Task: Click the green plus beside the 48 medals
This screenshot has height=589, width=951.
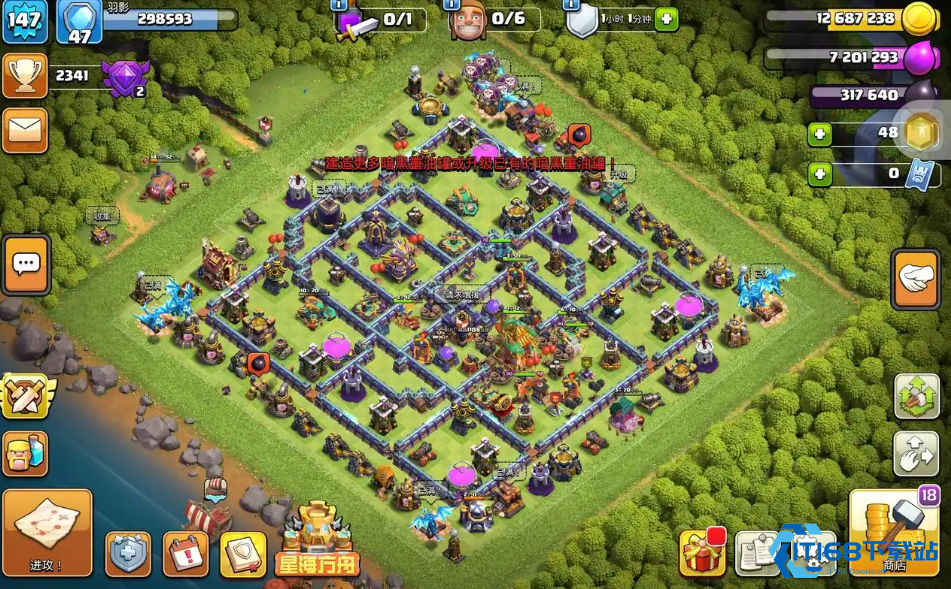Action: click(x=820, y=134)
